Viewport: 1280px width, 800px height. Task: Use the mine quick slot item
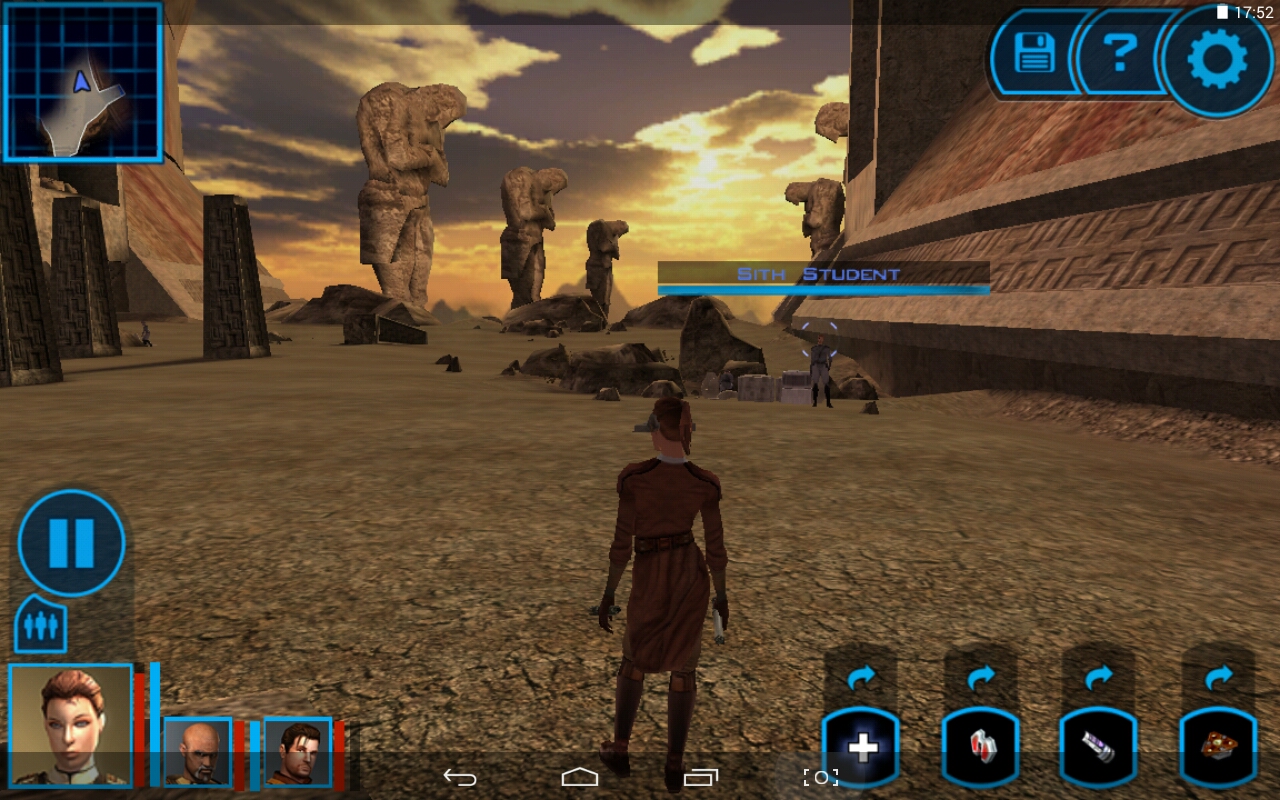1220,745
